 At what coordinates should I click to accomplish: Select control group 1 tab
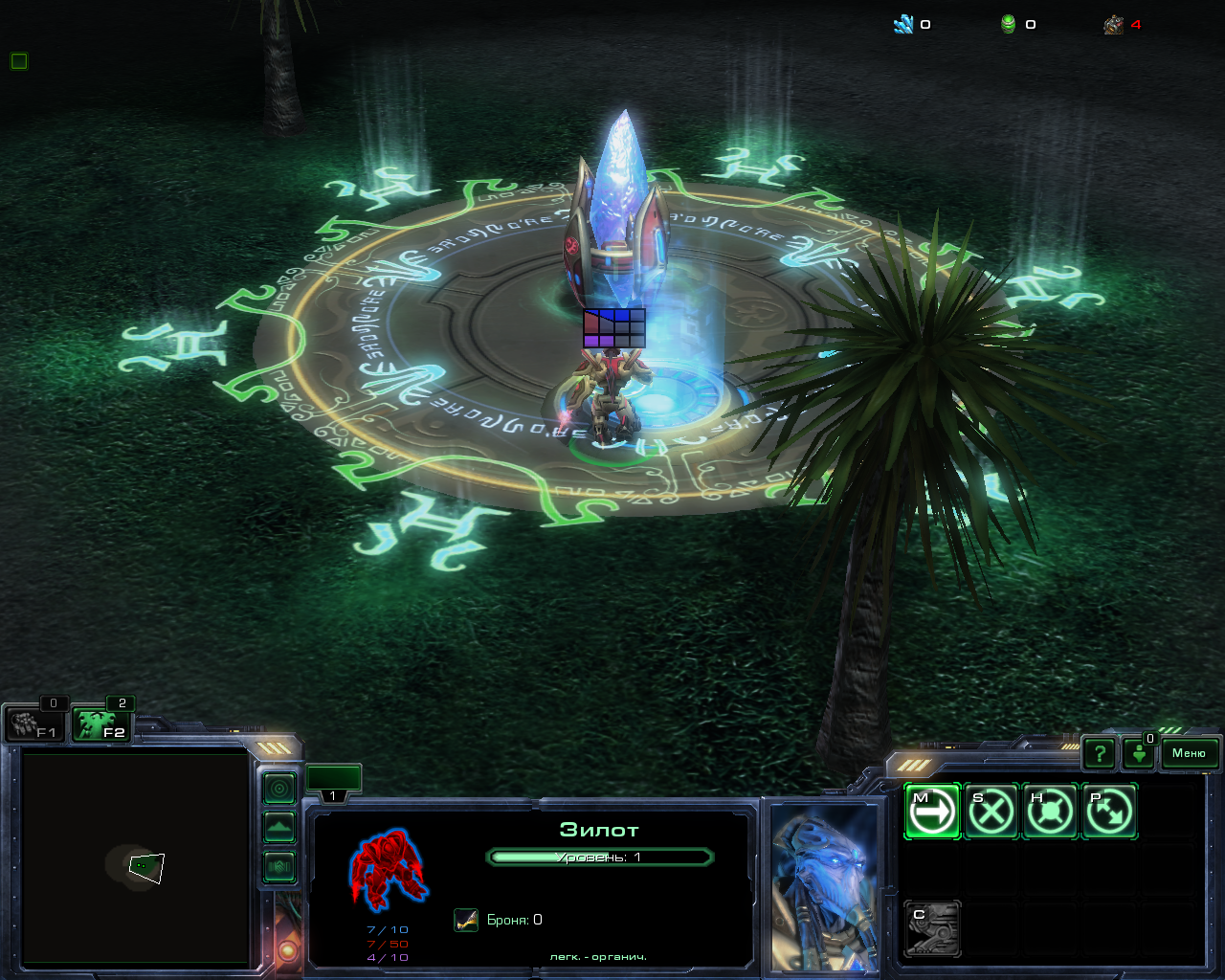(x=333, y=782)
